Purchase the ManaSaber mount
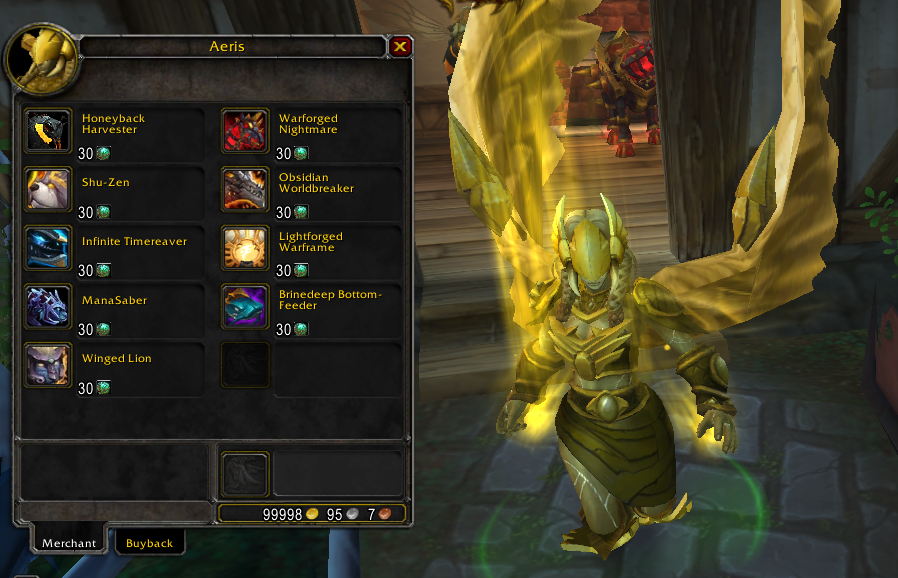Viewport: 898px width, 578px height. 48,306
